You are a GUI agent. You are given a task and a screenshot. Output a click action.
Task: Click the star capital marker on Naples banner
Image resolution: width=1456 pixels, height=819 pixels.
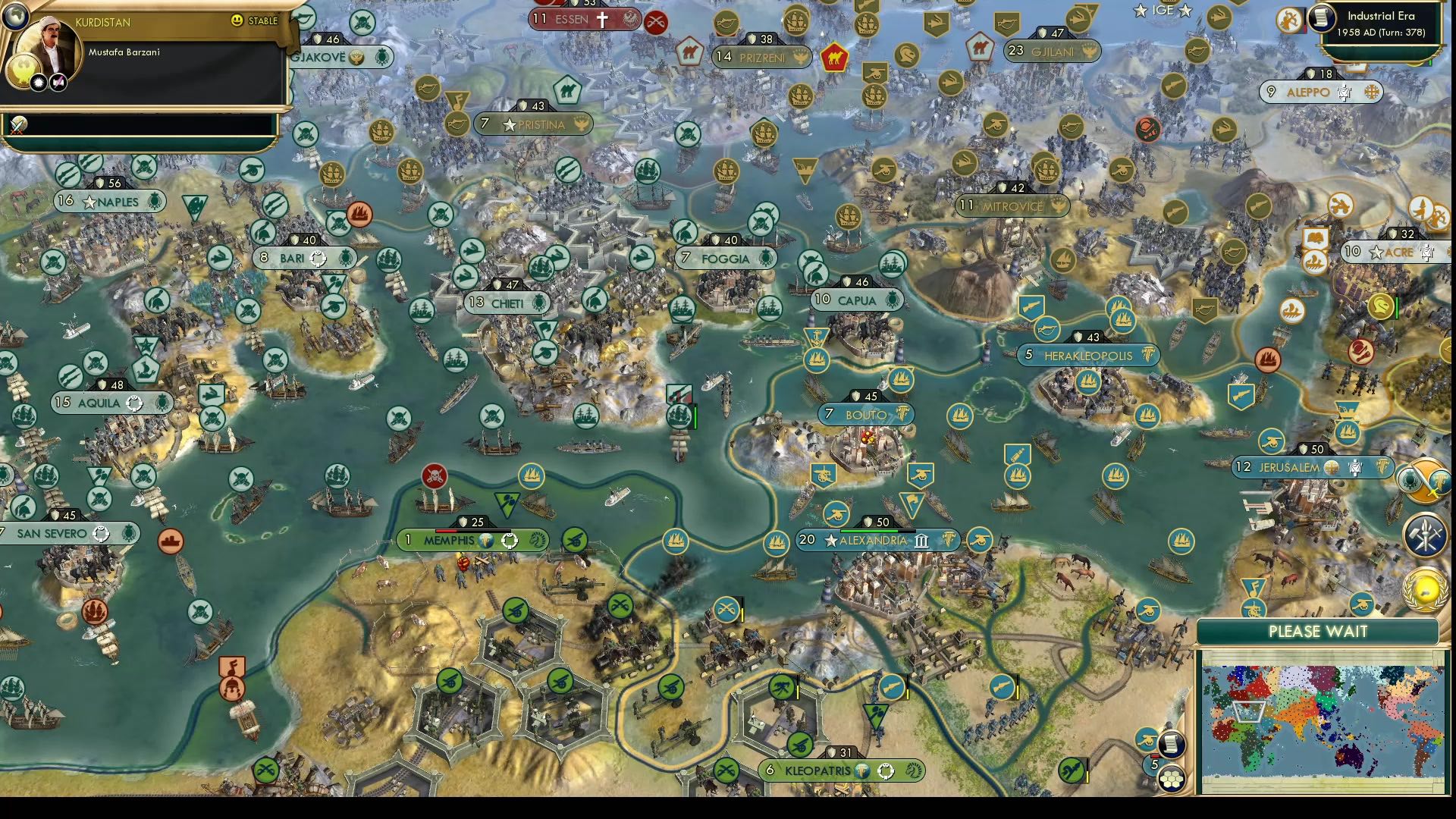(89, 202)
